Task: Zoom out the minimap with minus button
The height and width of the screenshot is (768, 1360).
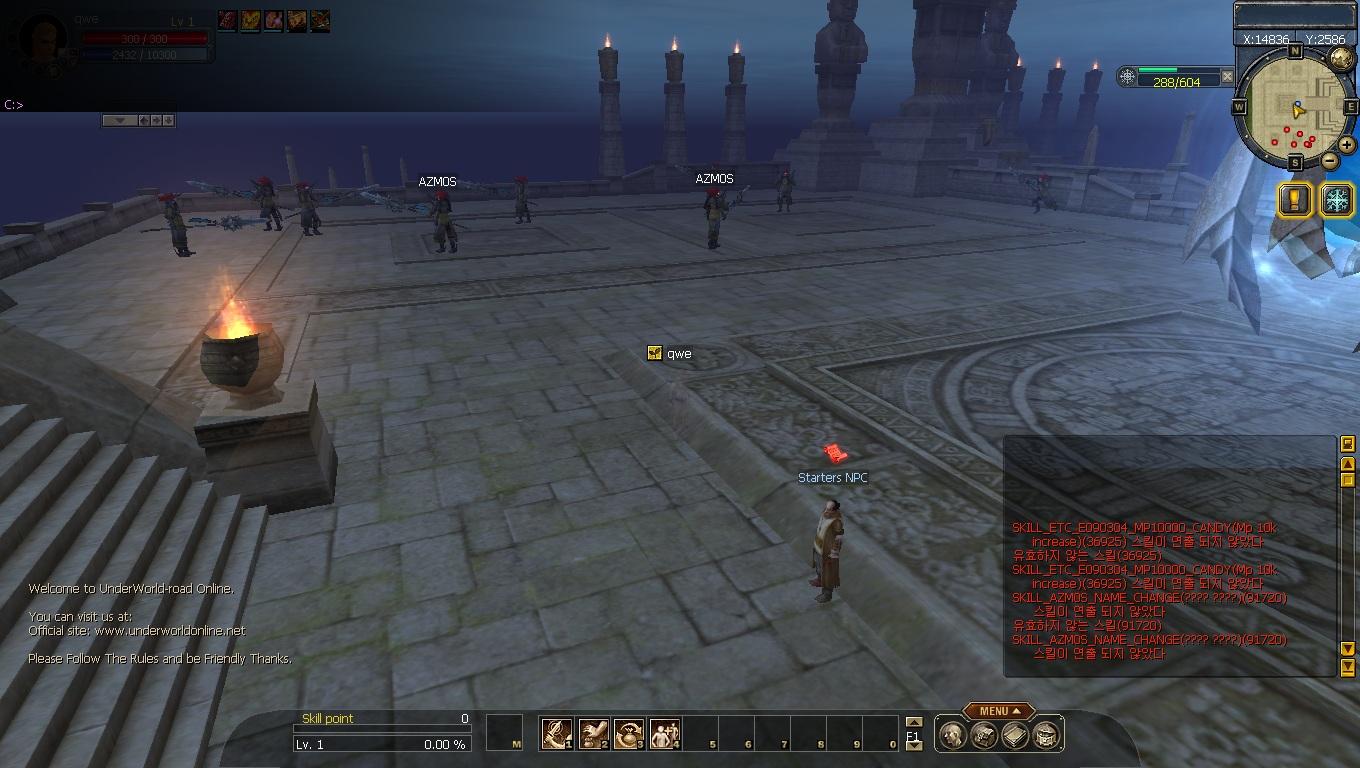Action: (1330, 161)
